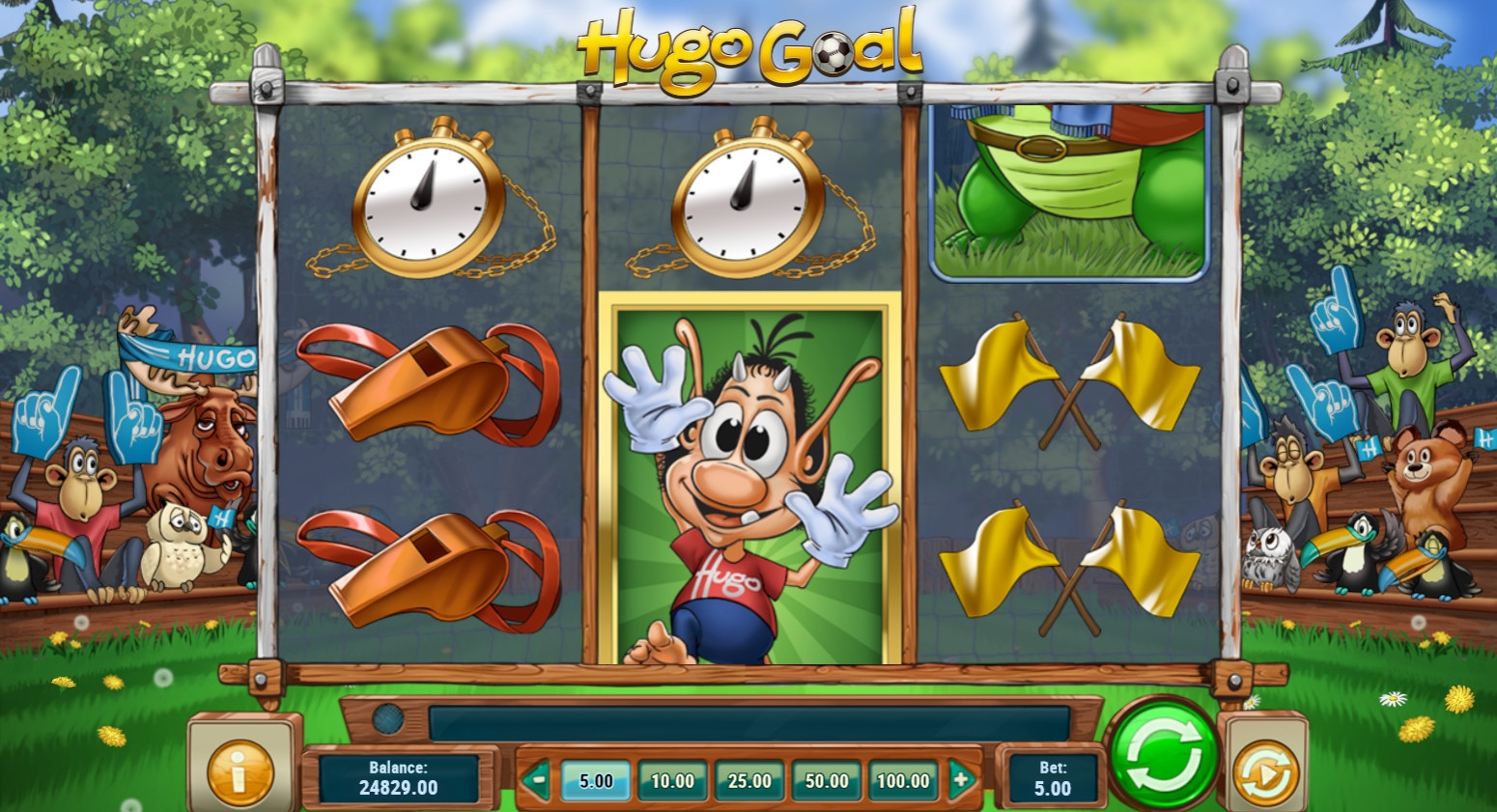This screenshot has width=1497, height=812.
Task: Activate the orange auto-play button
Action: point(1265,771)
